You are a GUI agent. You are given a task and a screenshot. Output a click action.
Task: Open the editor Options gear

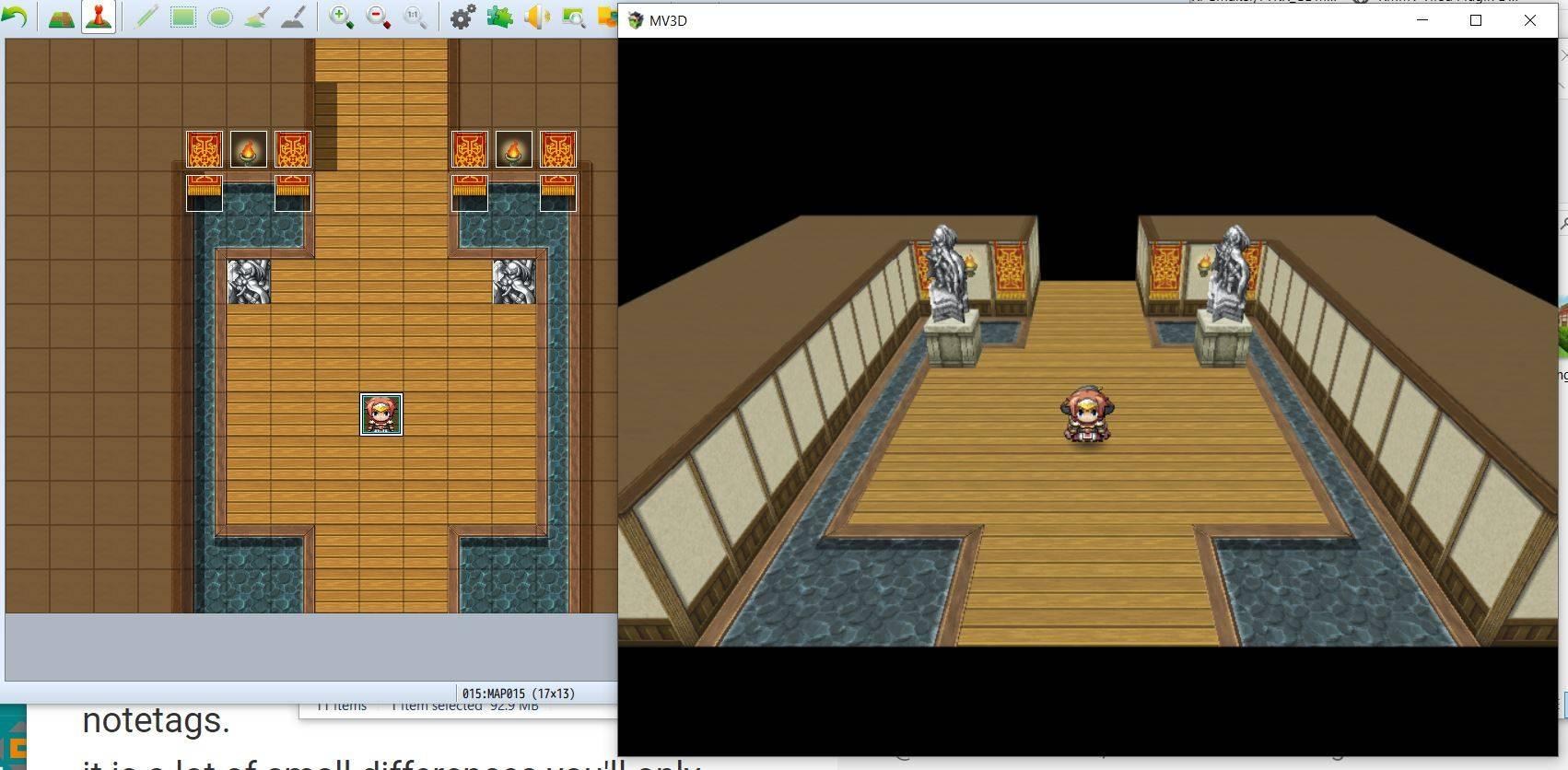[x=460, y=17]
